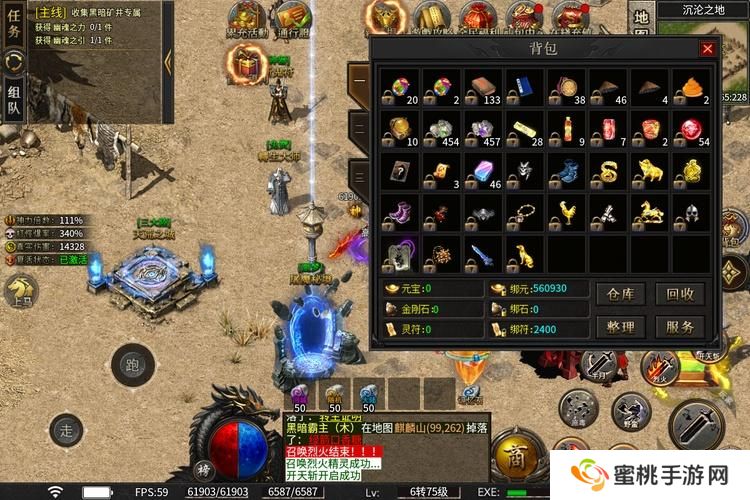The image size is (750, 500).
Task: Select the golden rooster item in bag
Action: click(x=566, y=213)
